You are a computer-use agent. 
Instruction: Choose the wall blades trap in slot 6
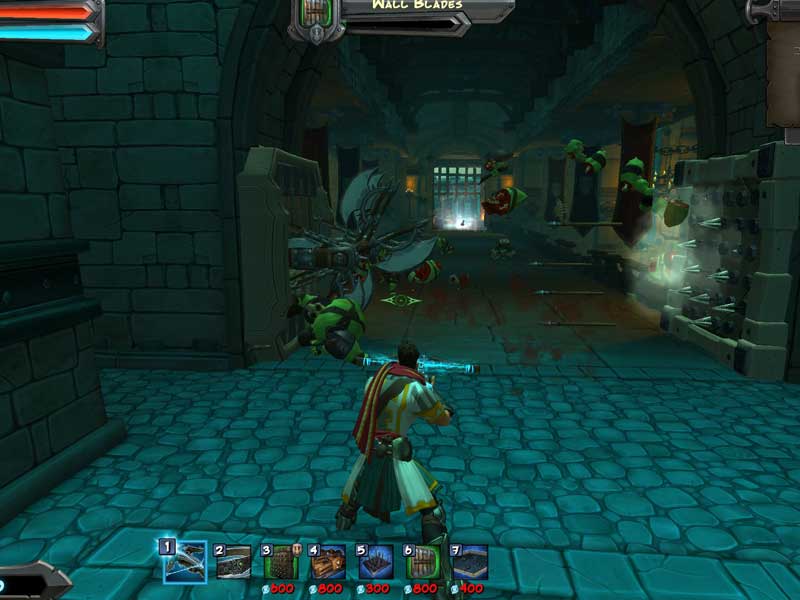(423, 562)
